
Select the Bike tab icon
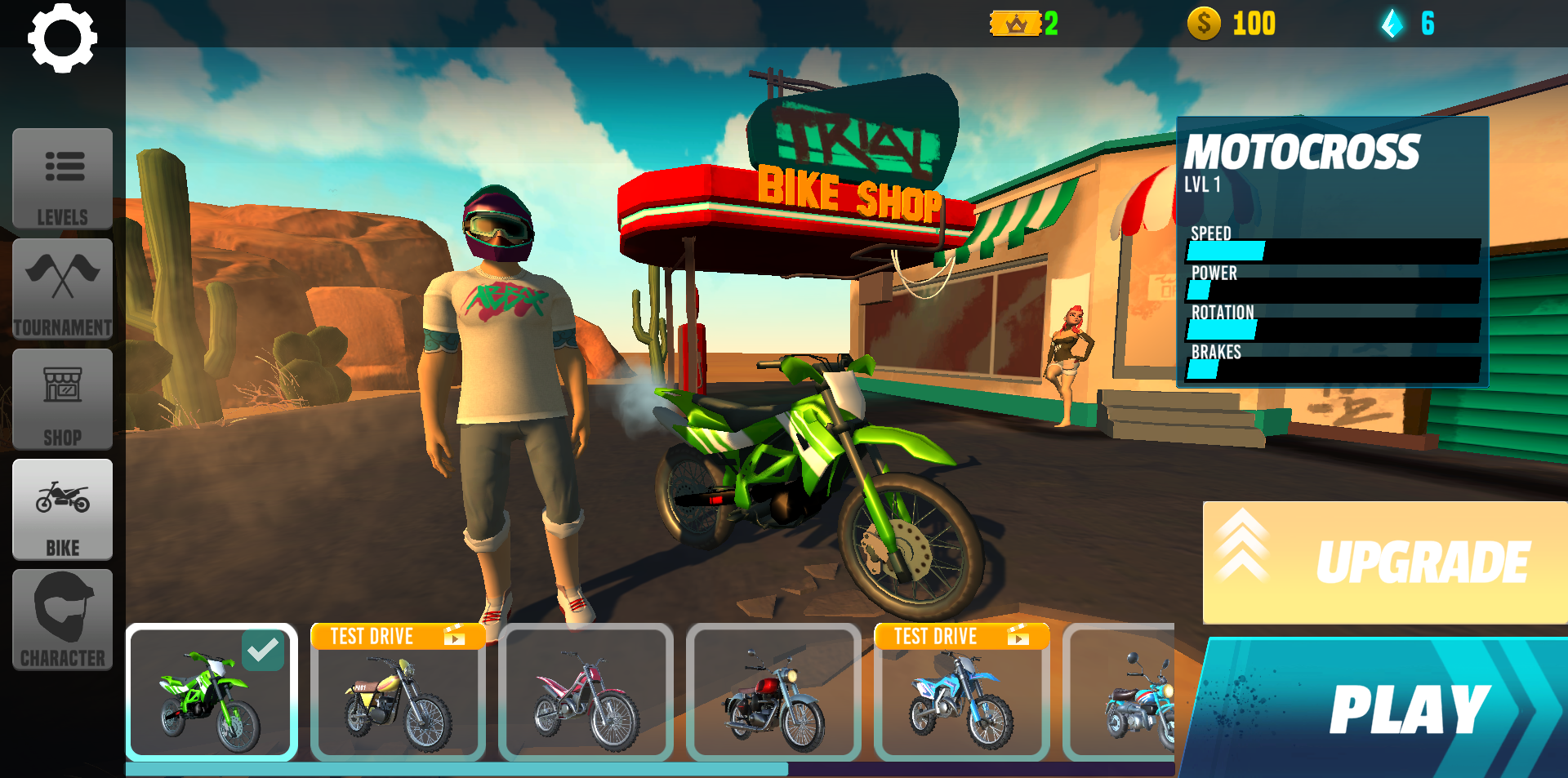(62, 496)
